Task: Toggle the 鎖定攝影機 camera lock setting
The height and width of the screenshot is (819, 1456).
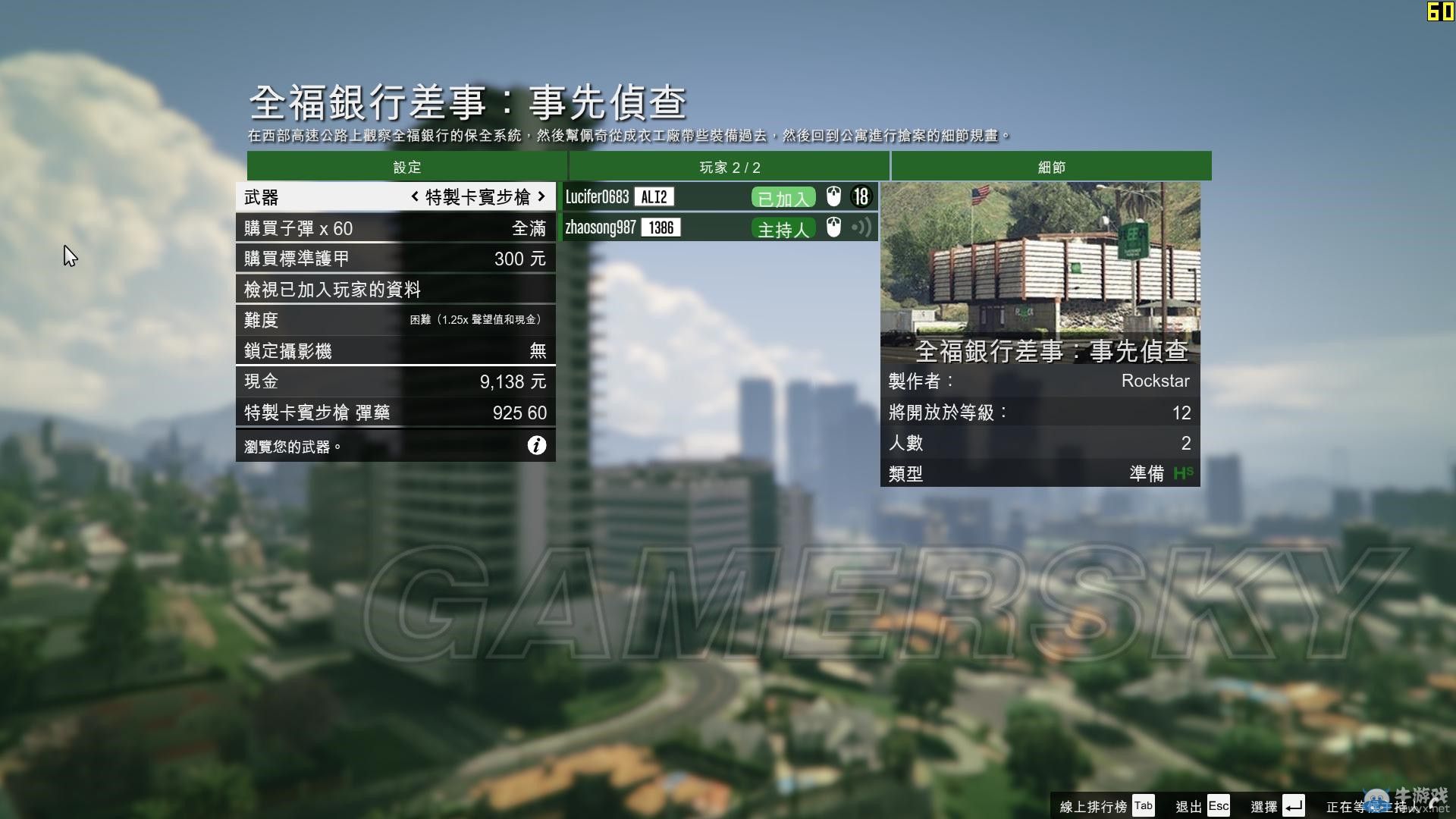Action: pos(394,350)
